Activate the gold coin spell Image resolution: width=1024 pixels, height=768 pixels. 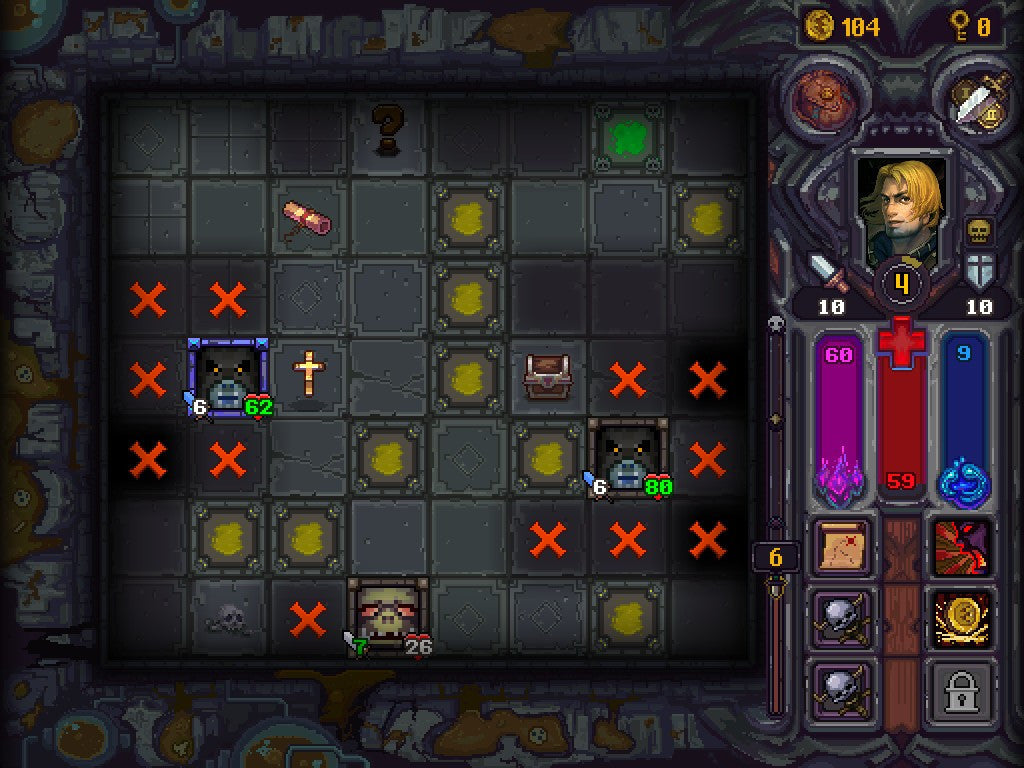pos(962,619)
